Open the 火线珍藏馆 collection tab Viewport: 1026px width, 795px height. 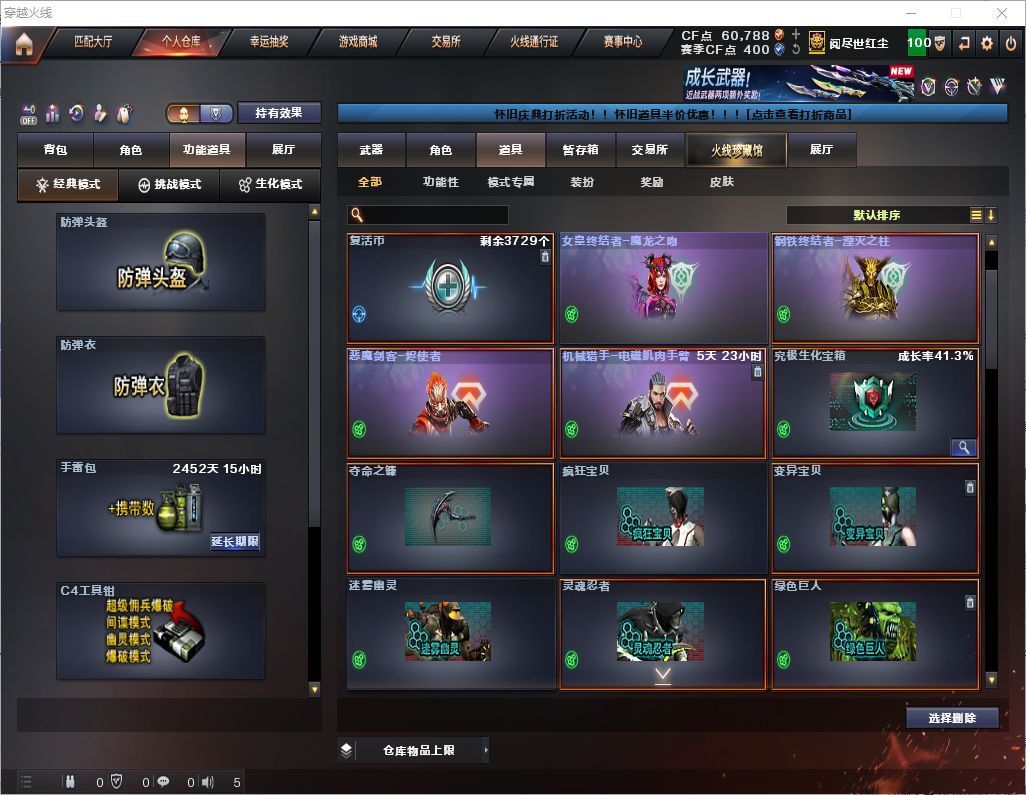(735, 150)
